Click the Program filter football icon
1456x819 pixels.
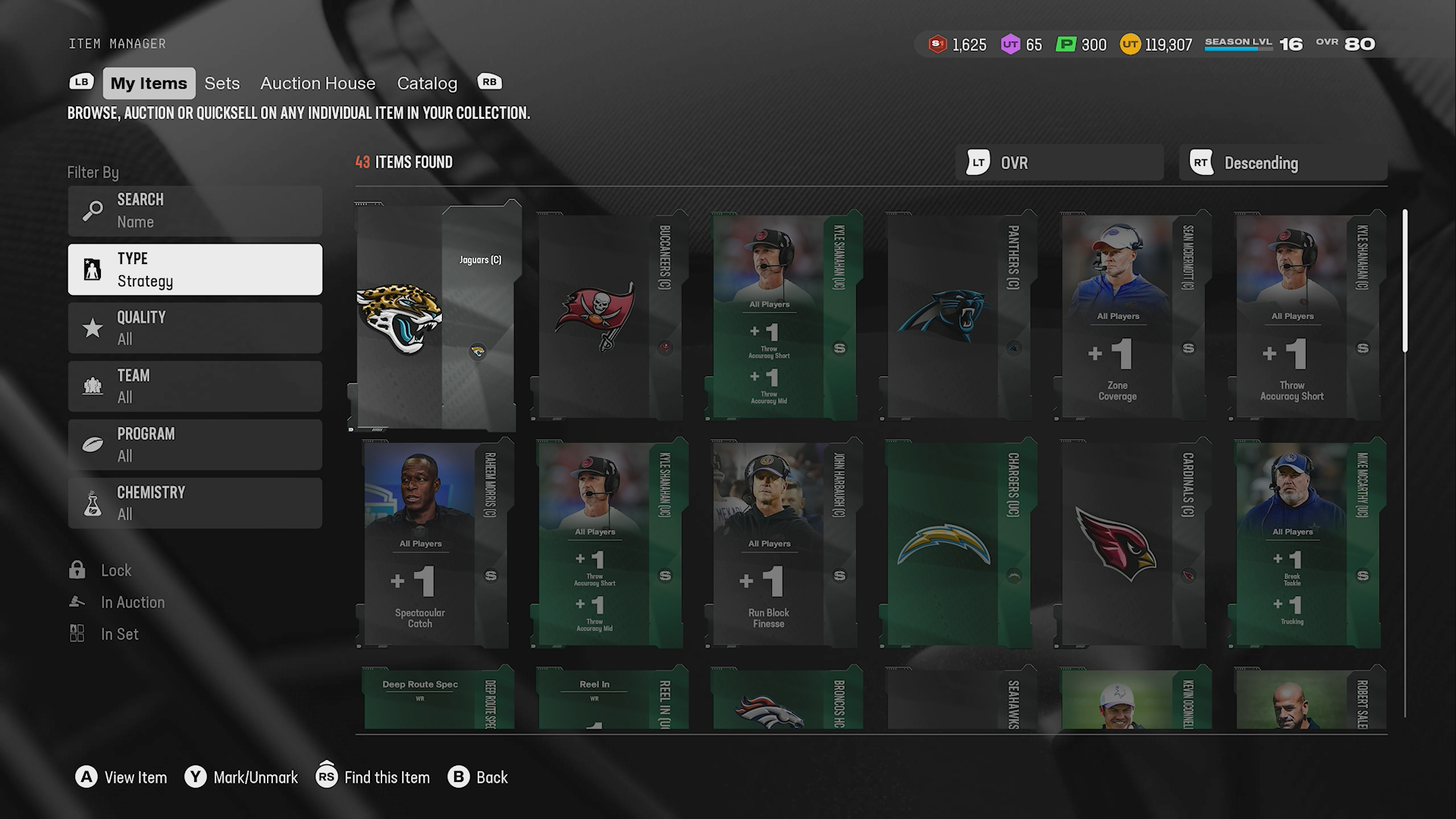click(93, 444)
